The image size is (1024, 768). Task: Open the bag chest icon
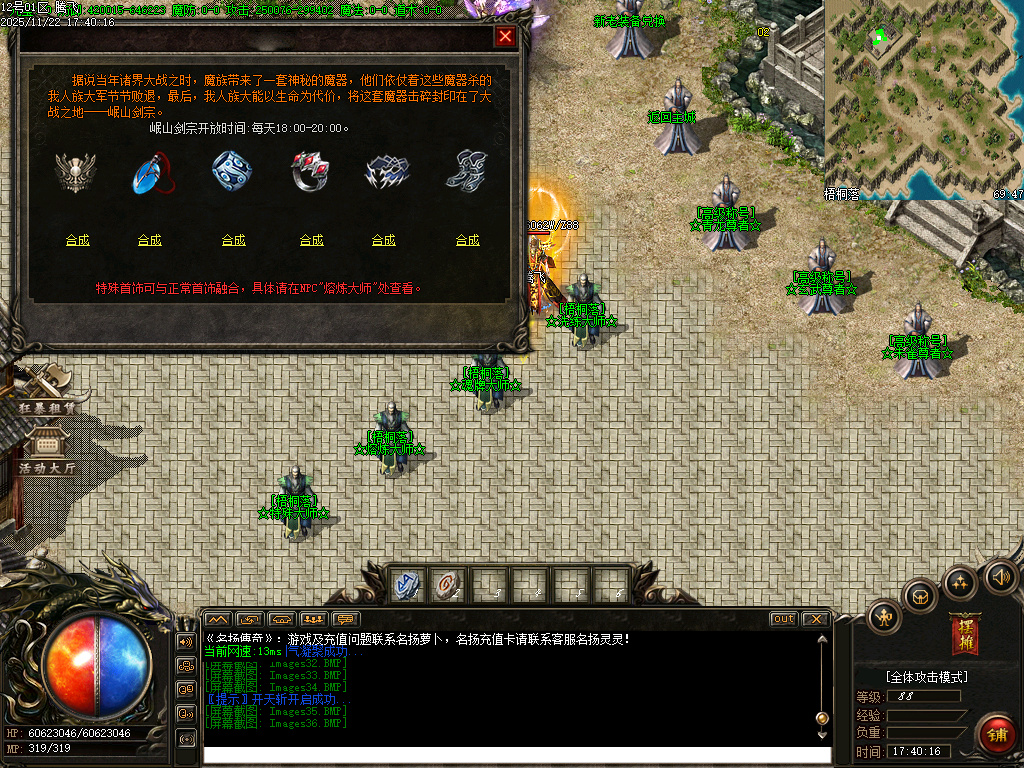pos(920,597)
